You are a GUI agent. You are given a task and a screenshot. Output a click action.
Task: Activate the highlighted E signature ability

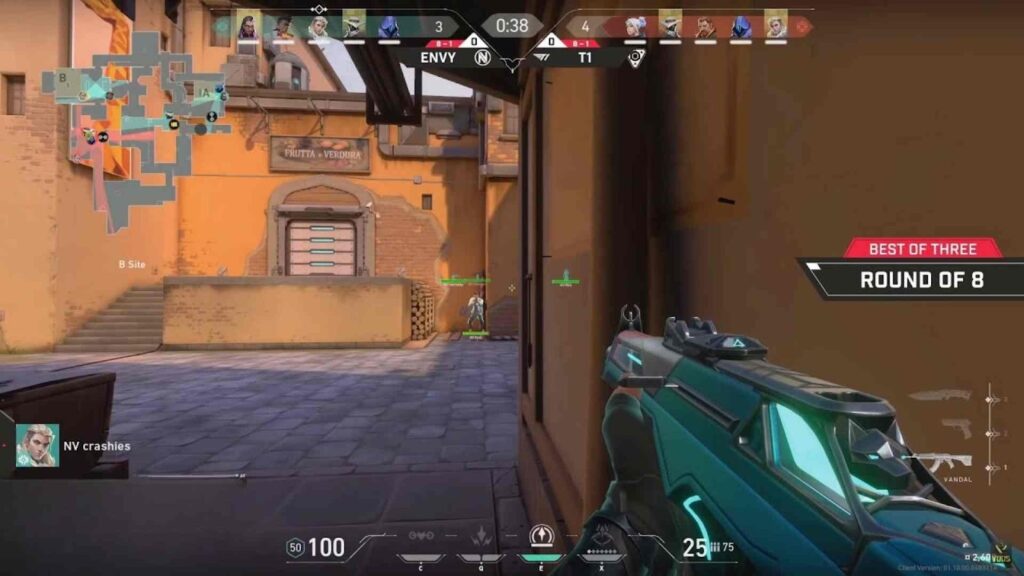542,538
